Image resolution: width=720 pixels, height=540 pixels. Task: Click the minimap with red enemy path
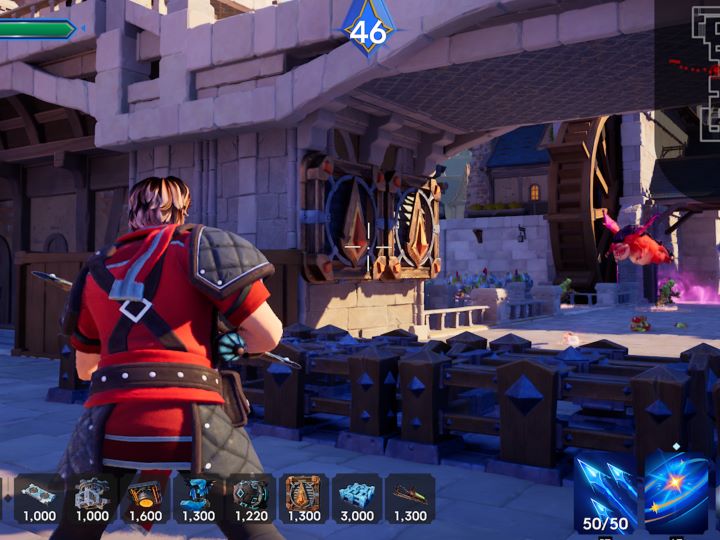pyautogui.click(x=690, y=68)
